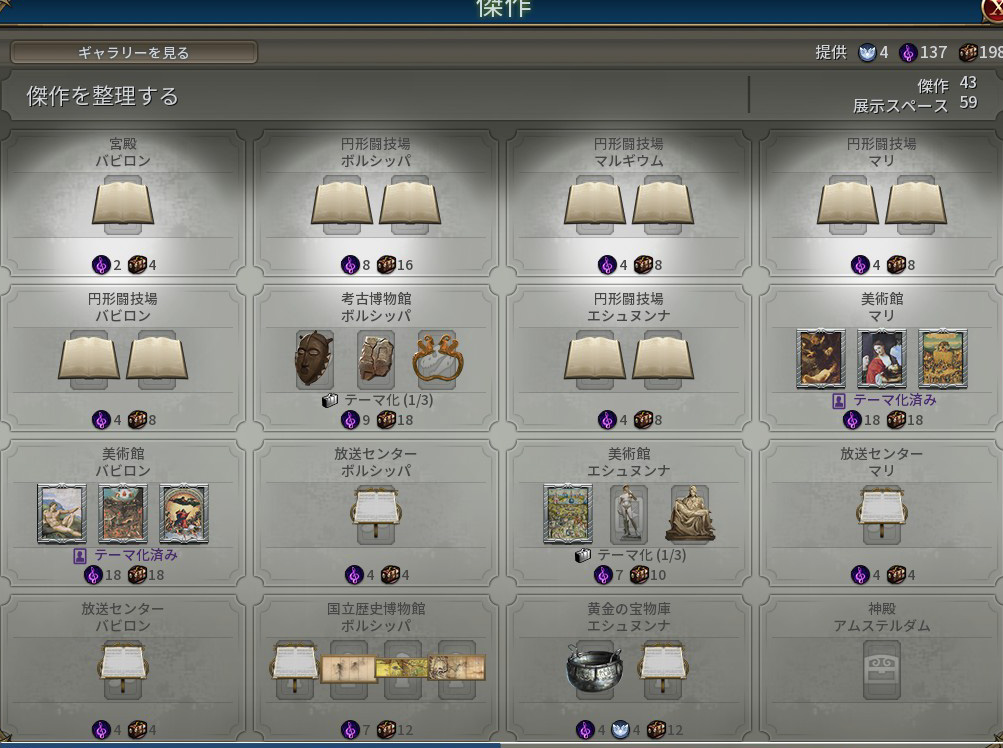Viewport: 1003px width, 748px height.
Task: Choose the music sheet in Mari's broadcast center
Action: (882, 510)
